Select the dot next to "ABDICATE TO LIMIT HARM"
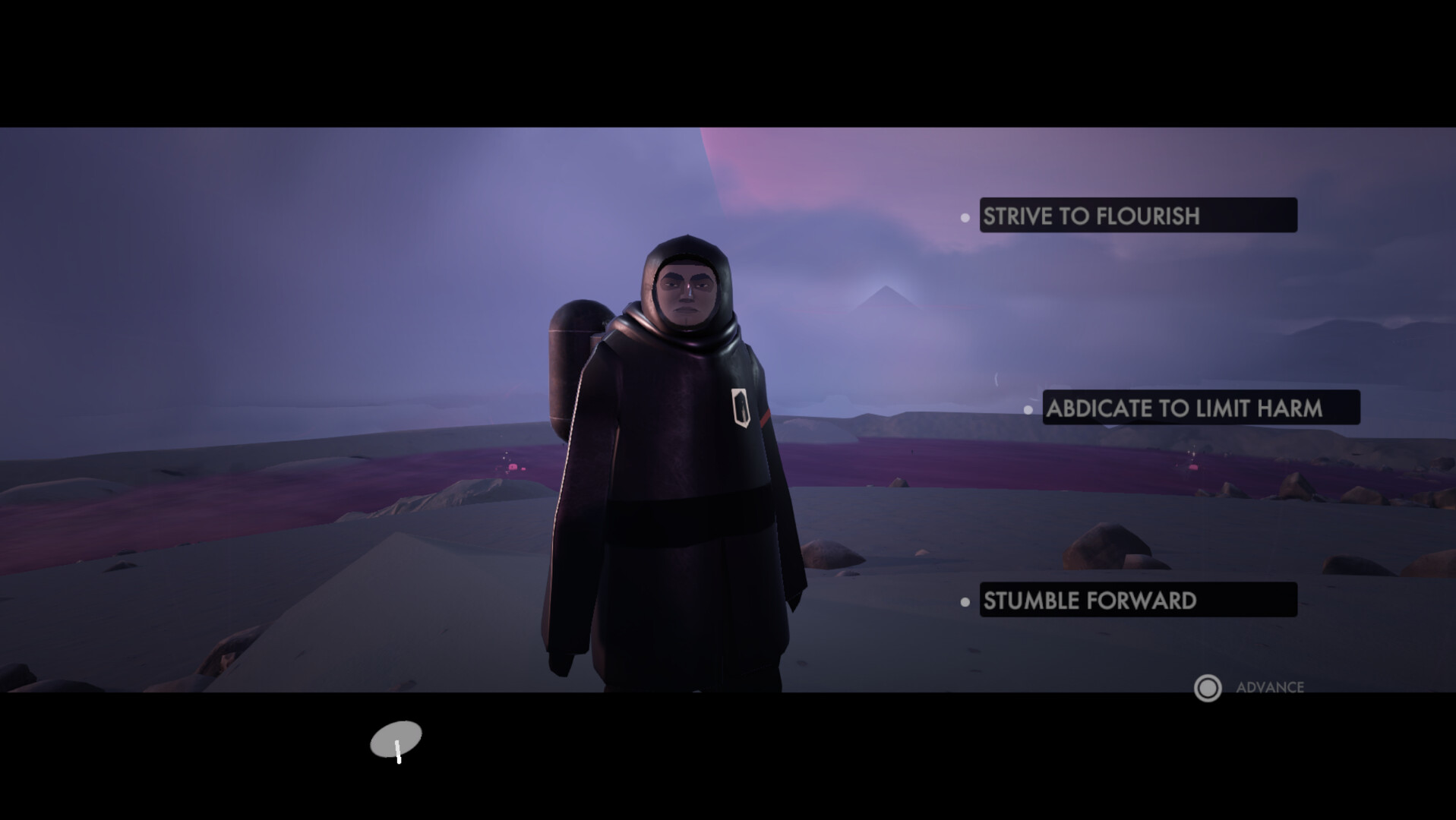1456x820 pixels. (1029, 410)
